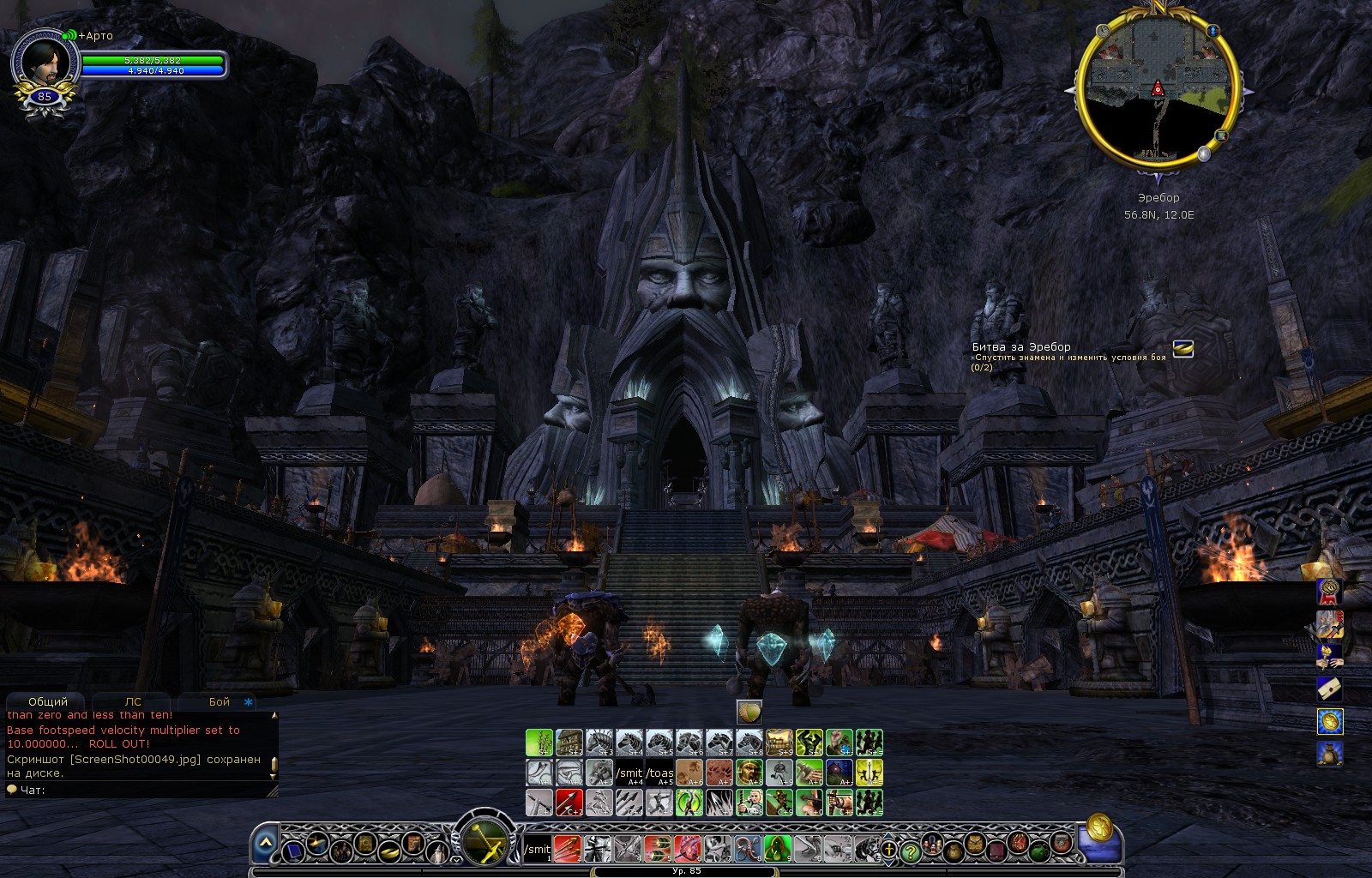Switch to the Общий chat tab
This screenshot has width=1372, height=878.
coord(47,701)
